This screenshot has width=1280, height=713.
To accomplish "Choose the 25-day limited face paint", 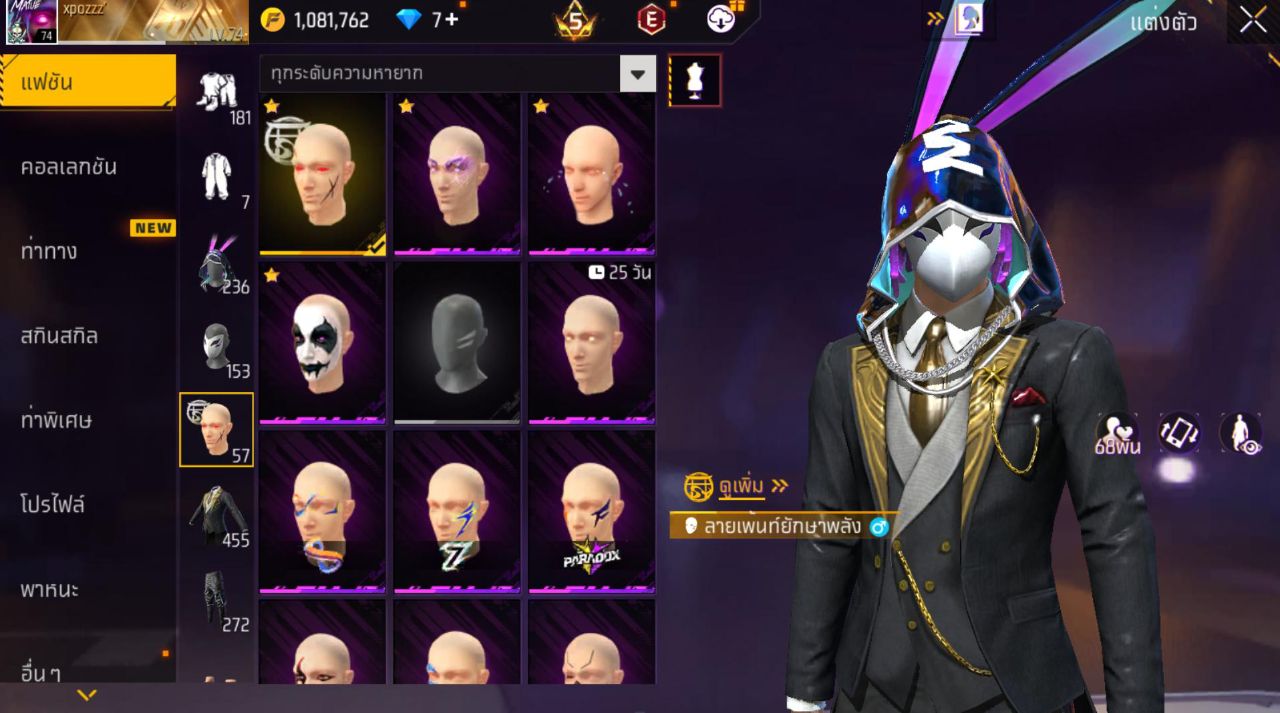I will click(591, 343).
